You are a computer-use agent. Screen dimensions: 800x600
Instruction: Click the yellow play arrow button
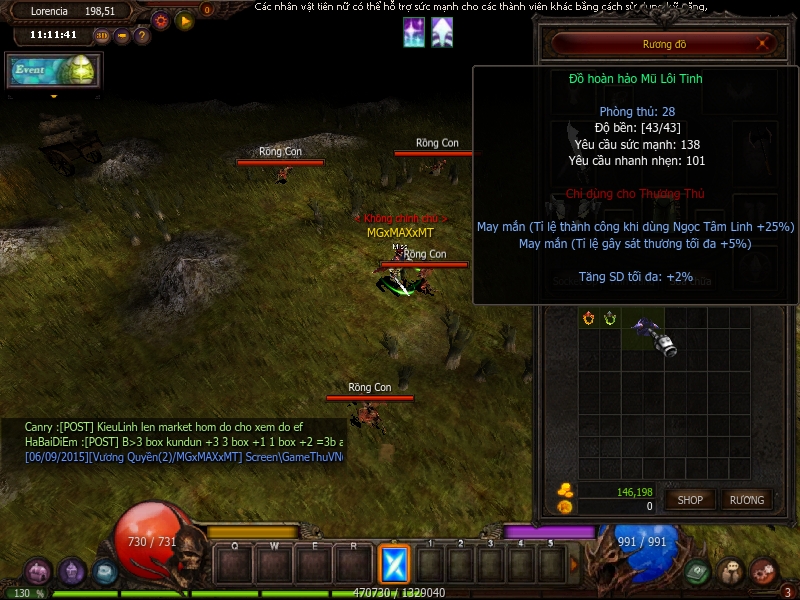184,19
